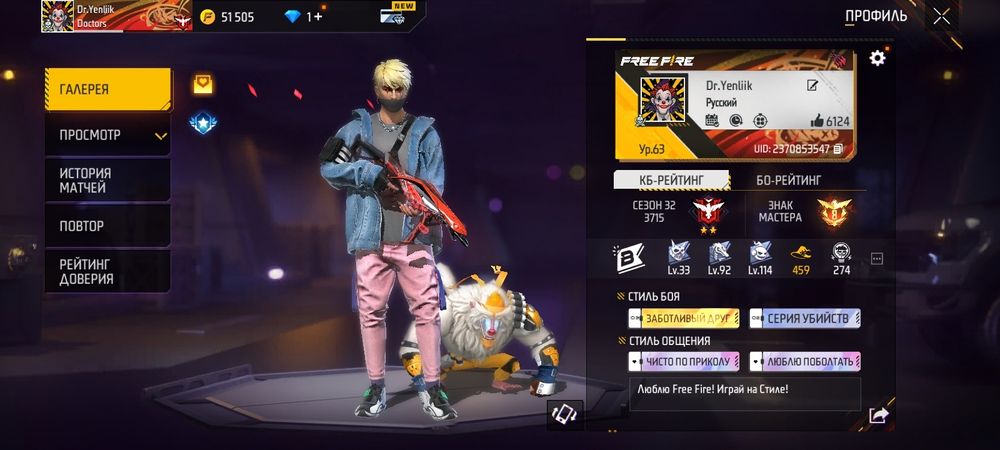Image resolution: width=1000 pixels, height=450 pixels.
Task: Copy the UID number
Action: pos(838,149)
